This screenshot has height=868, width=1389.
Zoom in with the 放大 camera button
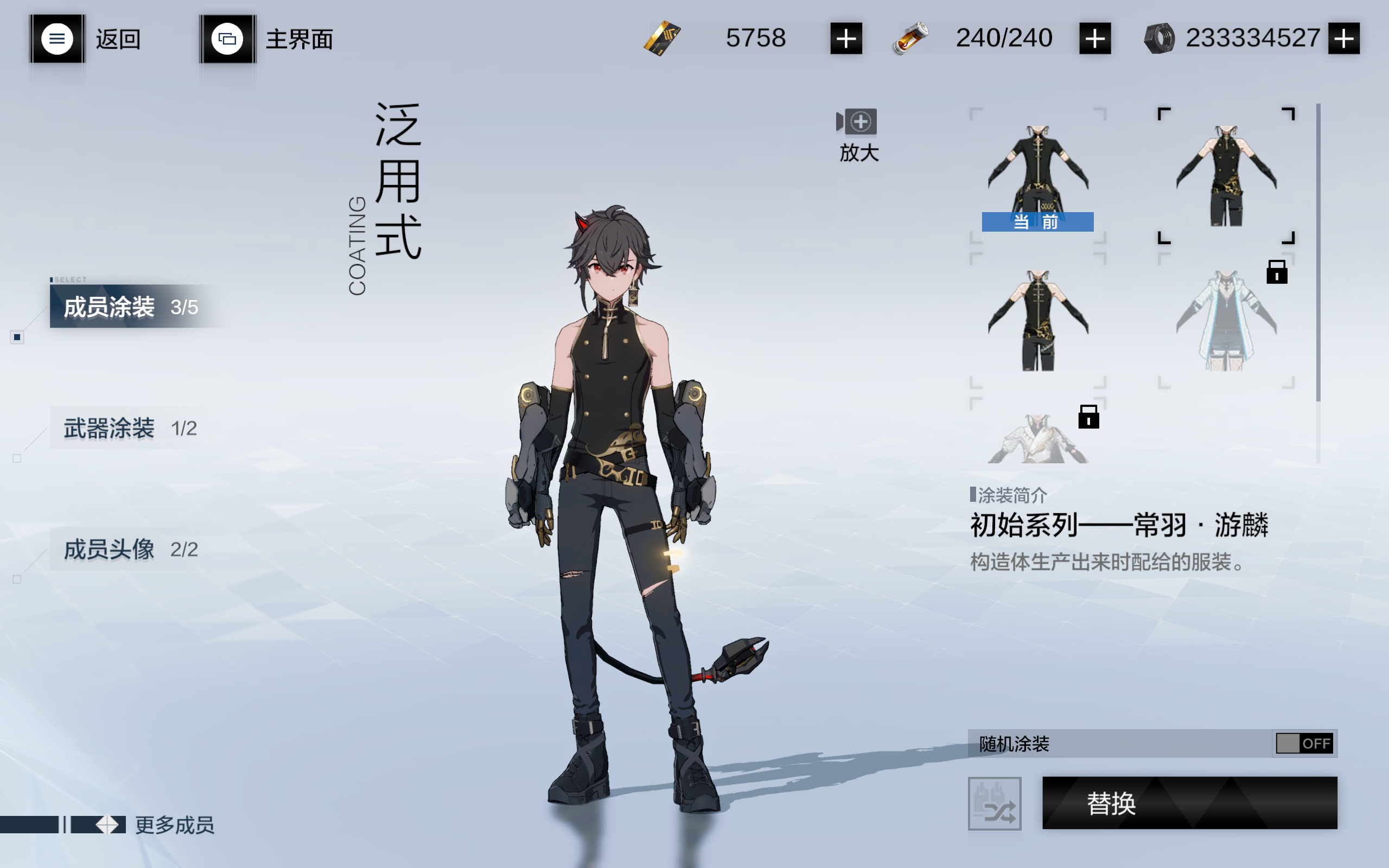click(x=859, y=135)
